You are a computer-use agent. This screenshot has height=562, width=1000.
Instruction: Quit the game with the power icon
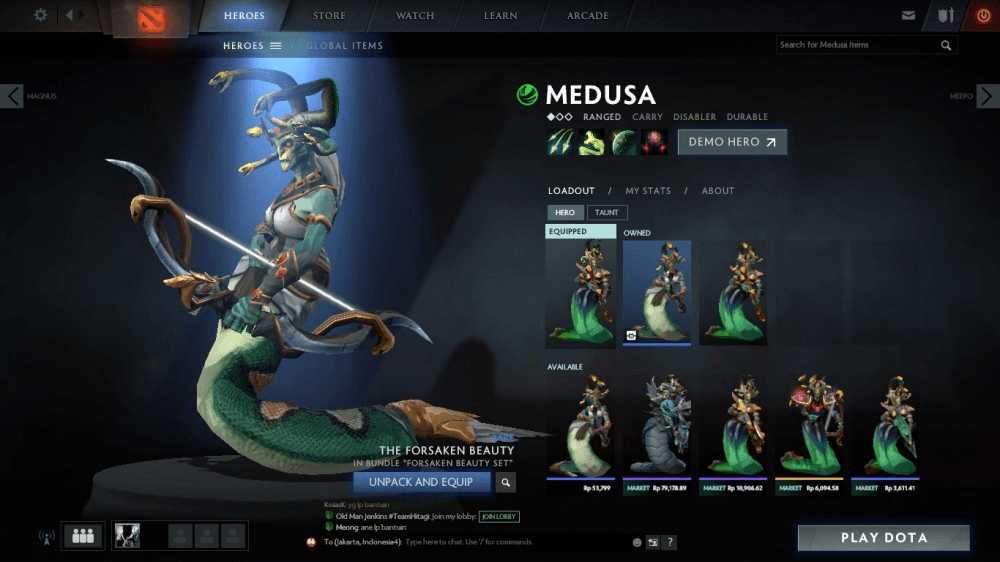983,16
